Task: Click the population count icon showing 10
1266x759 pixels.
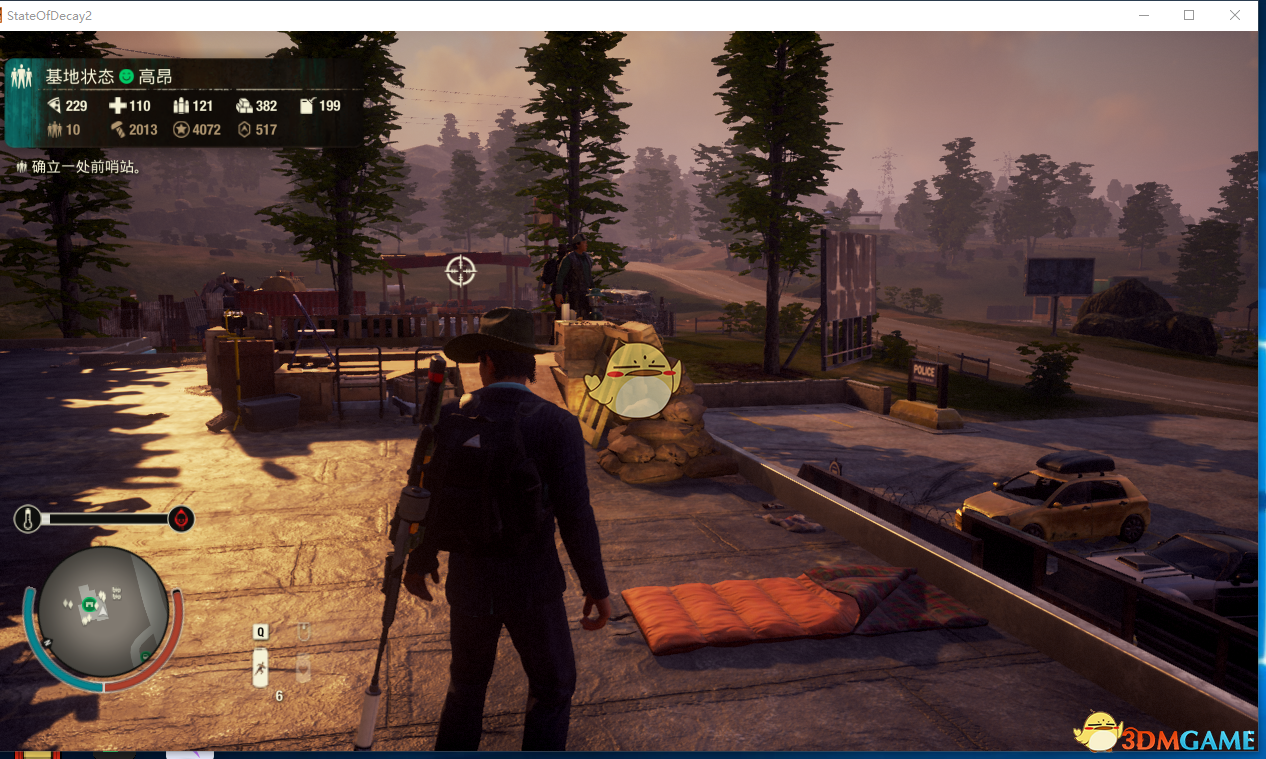Action: pos(54,129)
